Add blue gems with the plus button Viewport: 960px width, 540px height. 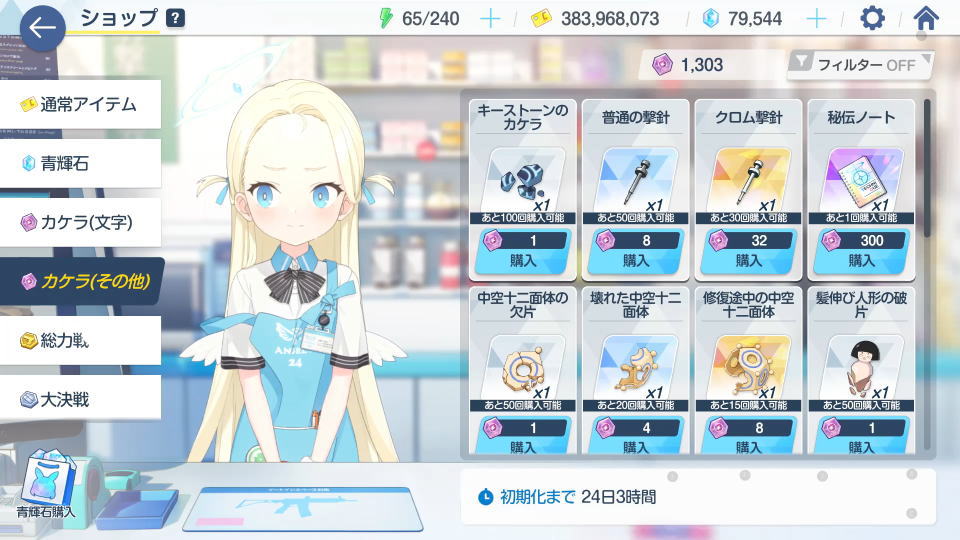817,18
